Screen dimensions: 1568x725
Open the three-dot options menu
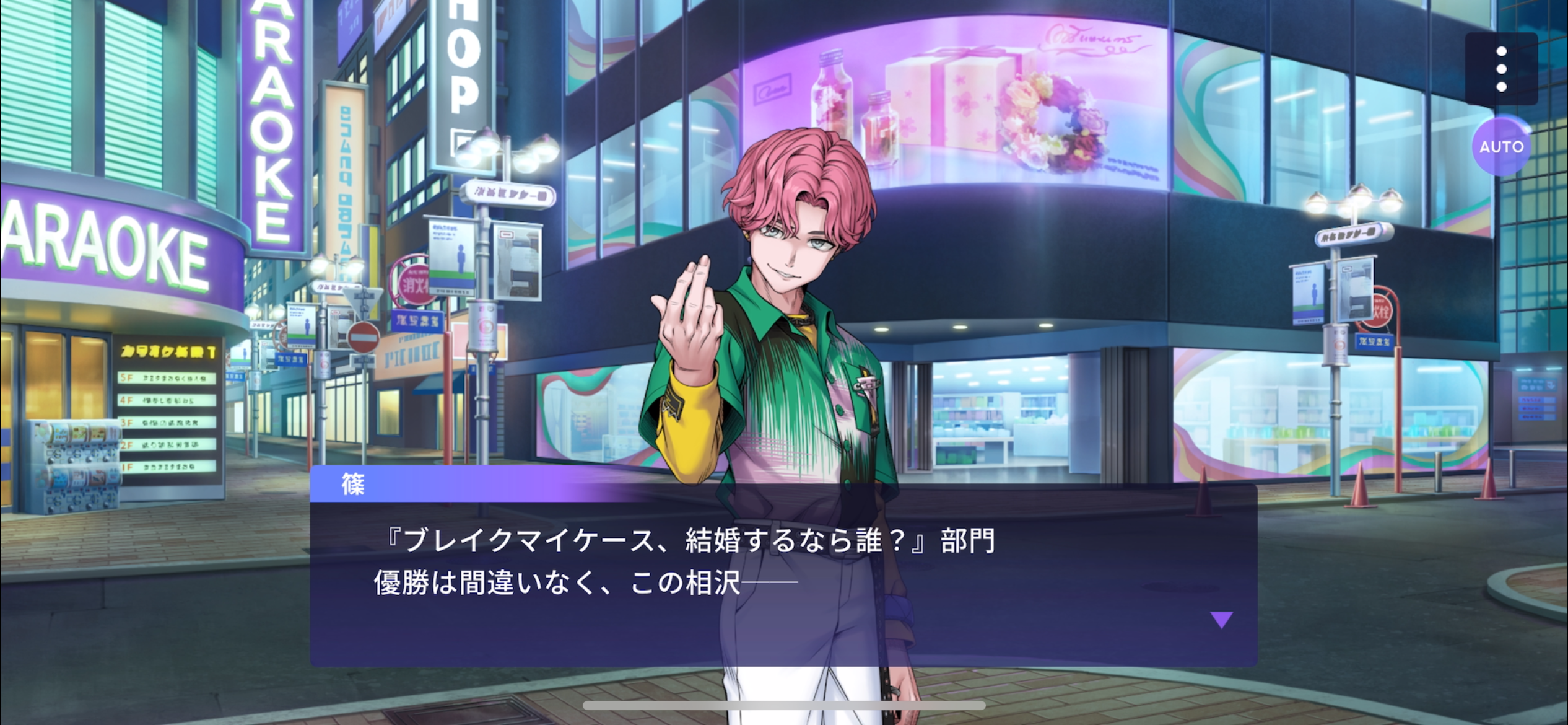1500,69
